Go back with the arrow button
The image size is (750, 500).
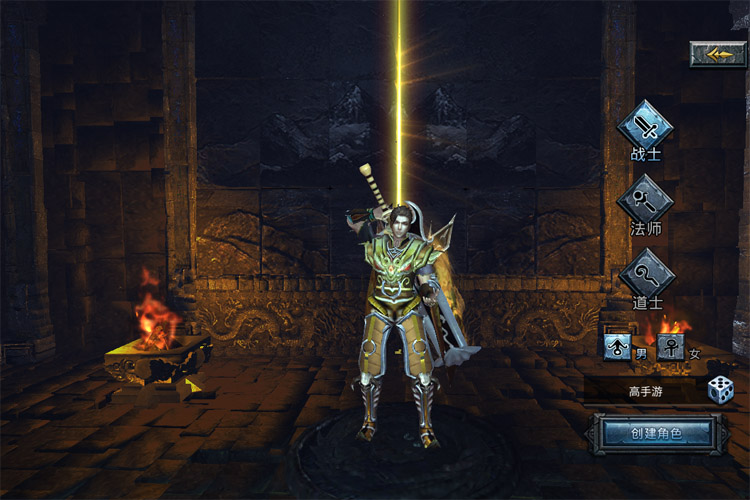tap(718, 54)
